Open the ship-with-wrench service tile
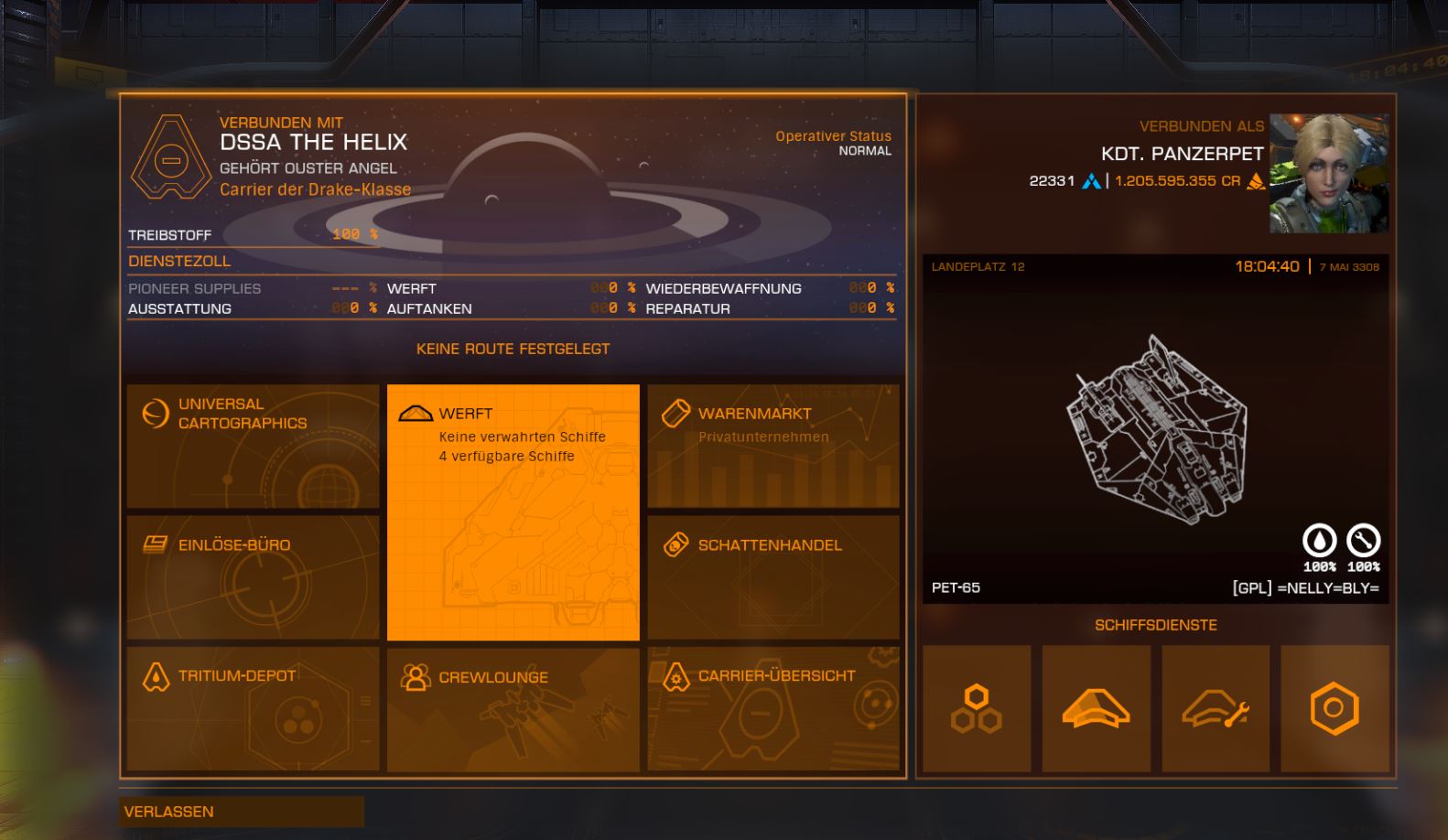 (1216, 709)
